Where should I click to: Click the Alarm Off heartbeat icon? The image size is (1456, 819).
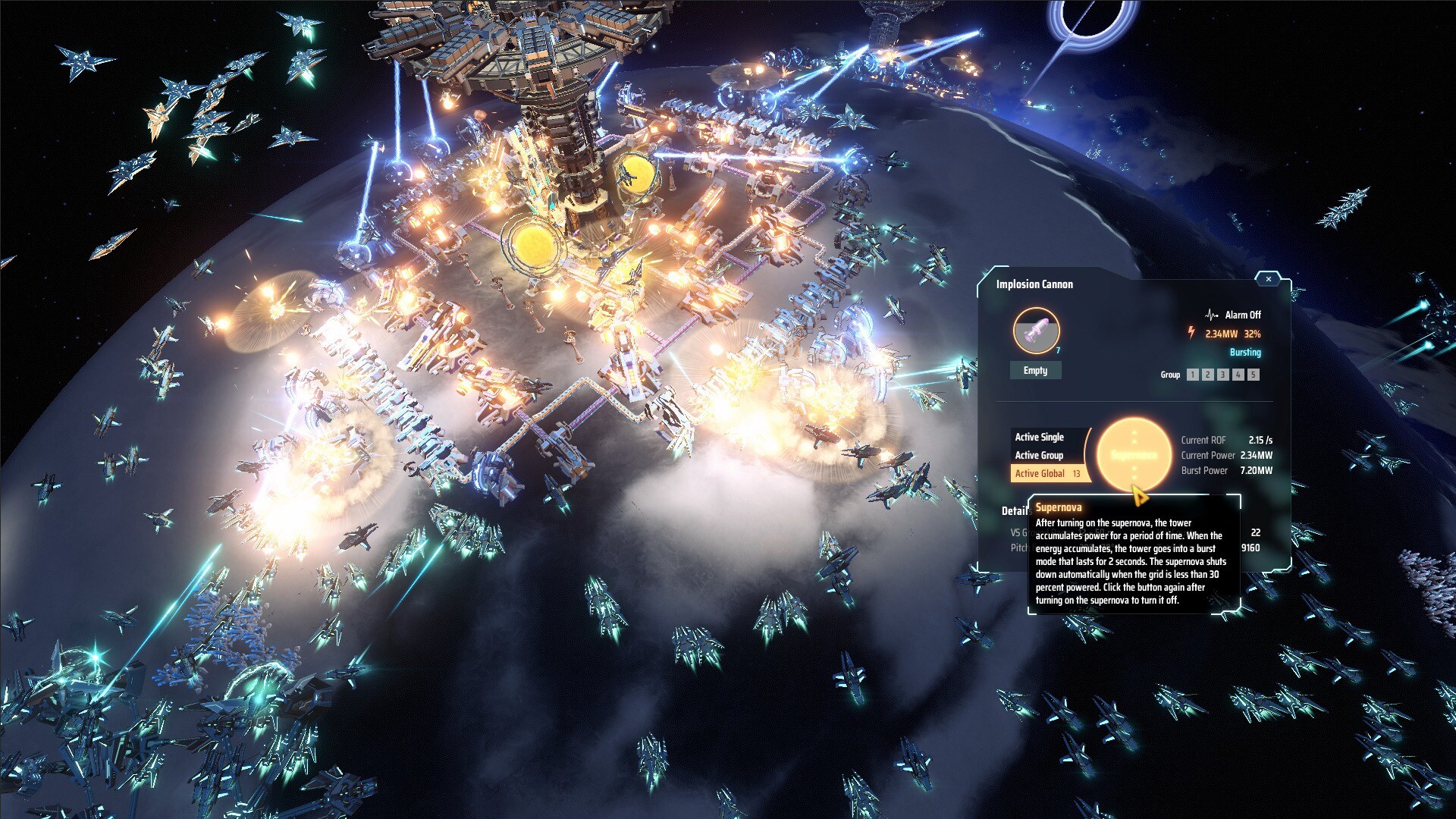(x=1211, y=315)
